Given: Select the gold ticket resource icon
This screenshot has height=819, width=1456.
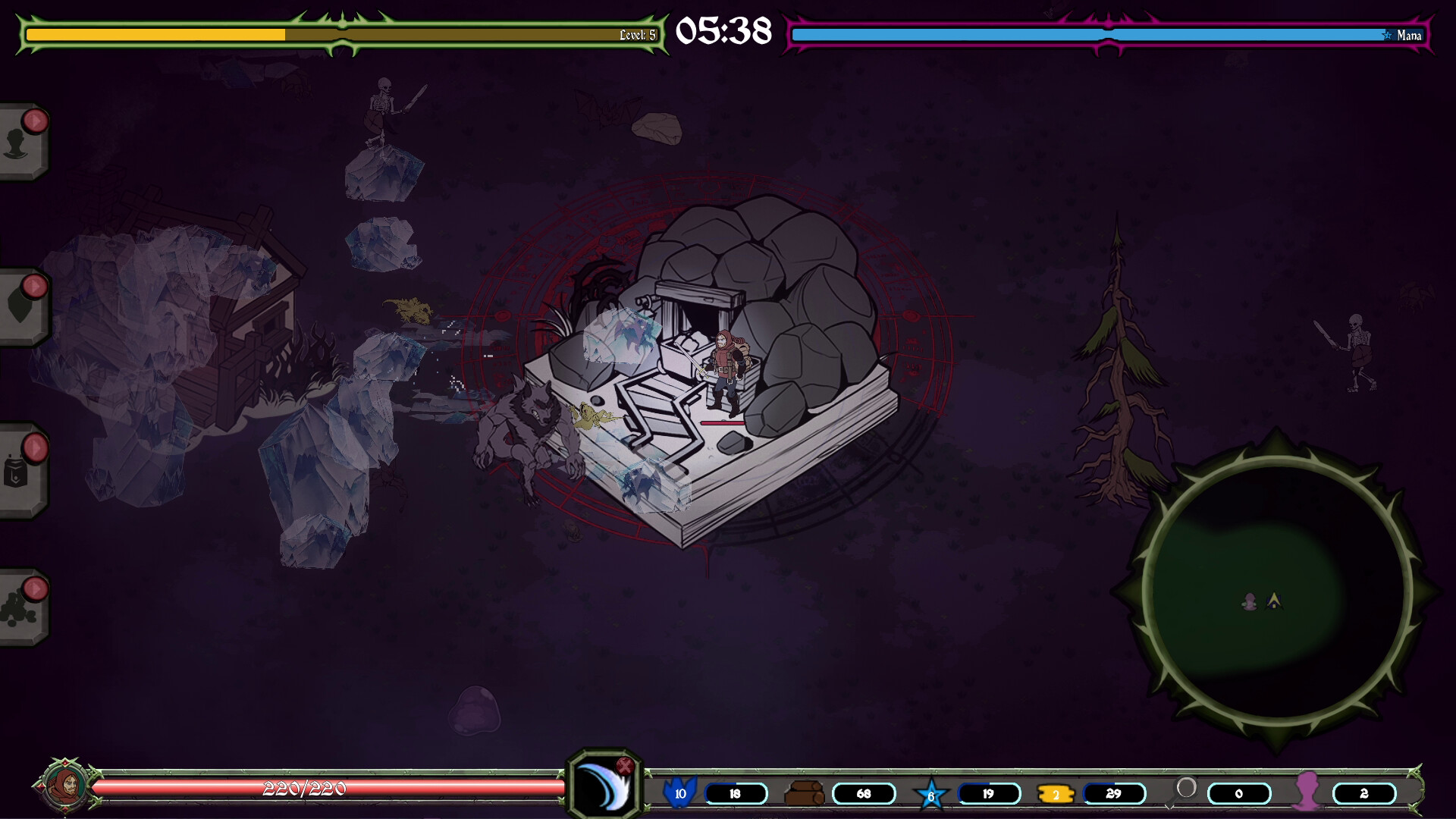Looking at the screenshot, I should [1056, 794].
